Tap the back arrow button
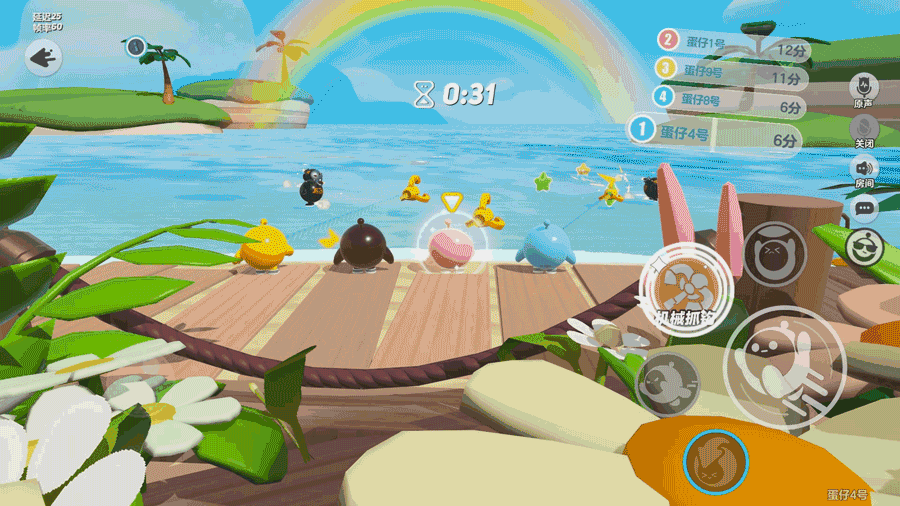The width and height of the screenshot is (900, 506). click(43, 58)
